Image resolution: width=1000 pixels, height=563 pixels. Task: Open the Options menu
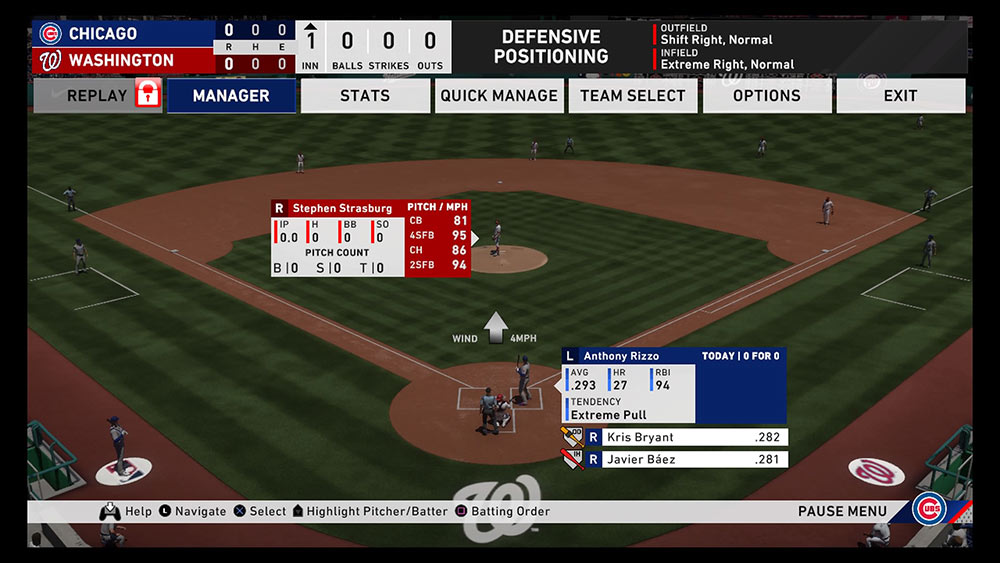[767, 96]
